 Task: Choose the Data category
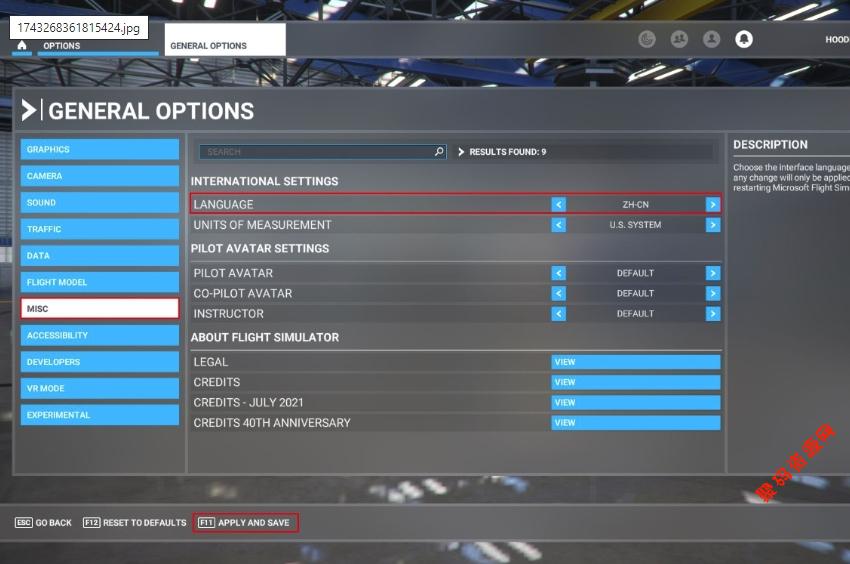(x=99, y=256)
